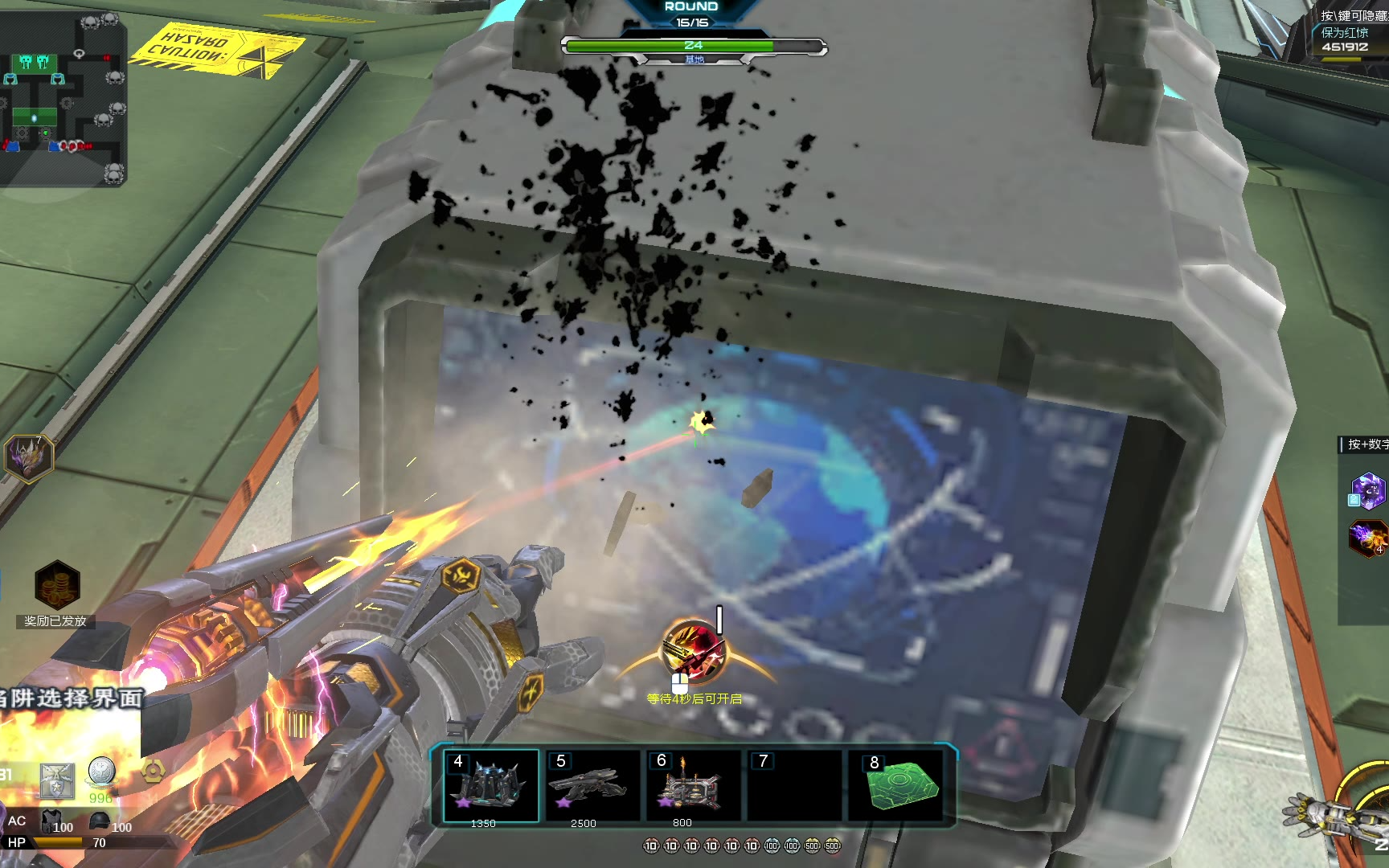Open the minimap in the top-left corner
Viewport: 1389px width, 868px height.
[x=63, y=96]
